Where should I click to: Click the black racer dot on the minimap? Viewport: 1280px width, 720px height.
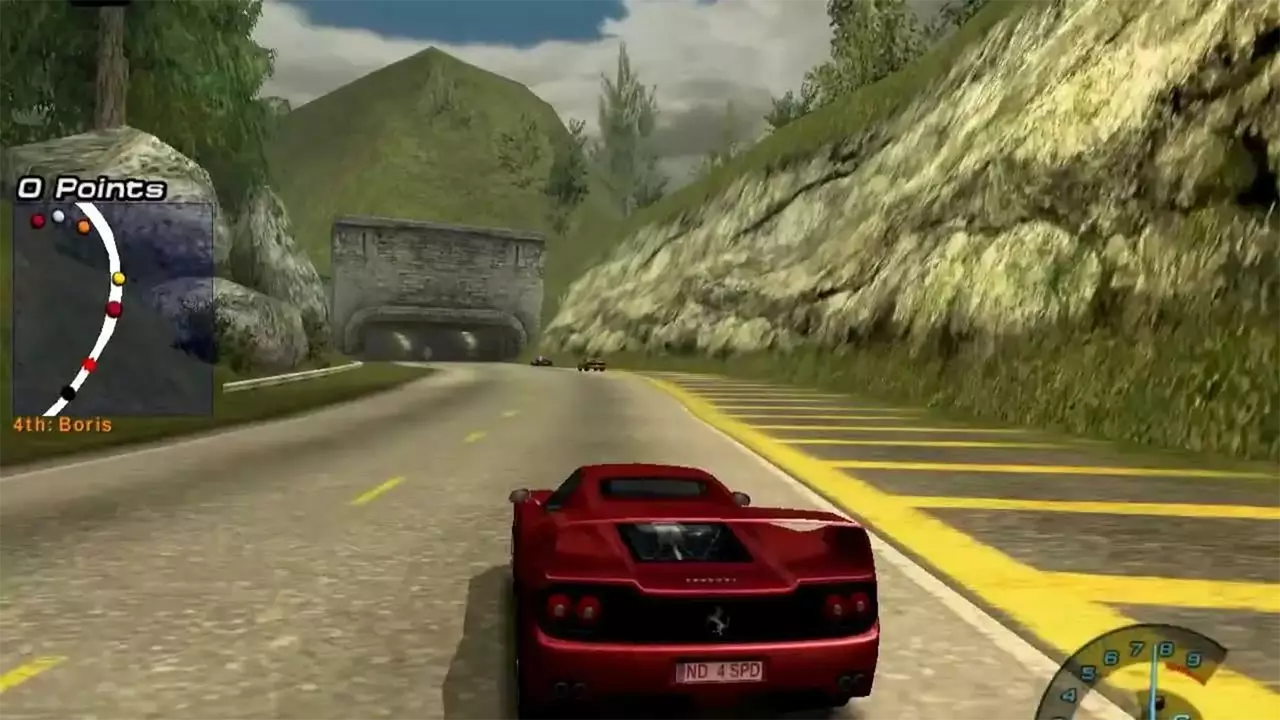(x=69, y=391)
